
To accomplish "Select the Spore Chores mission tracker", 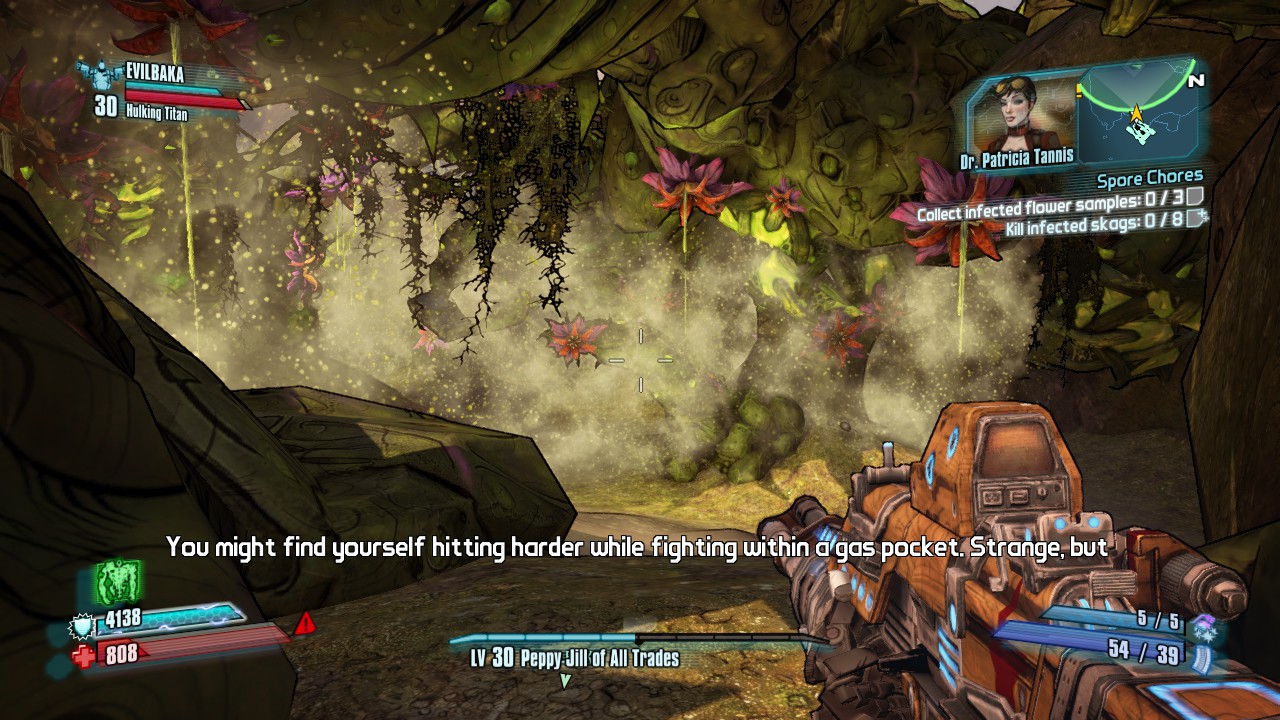I will 1149,179.
